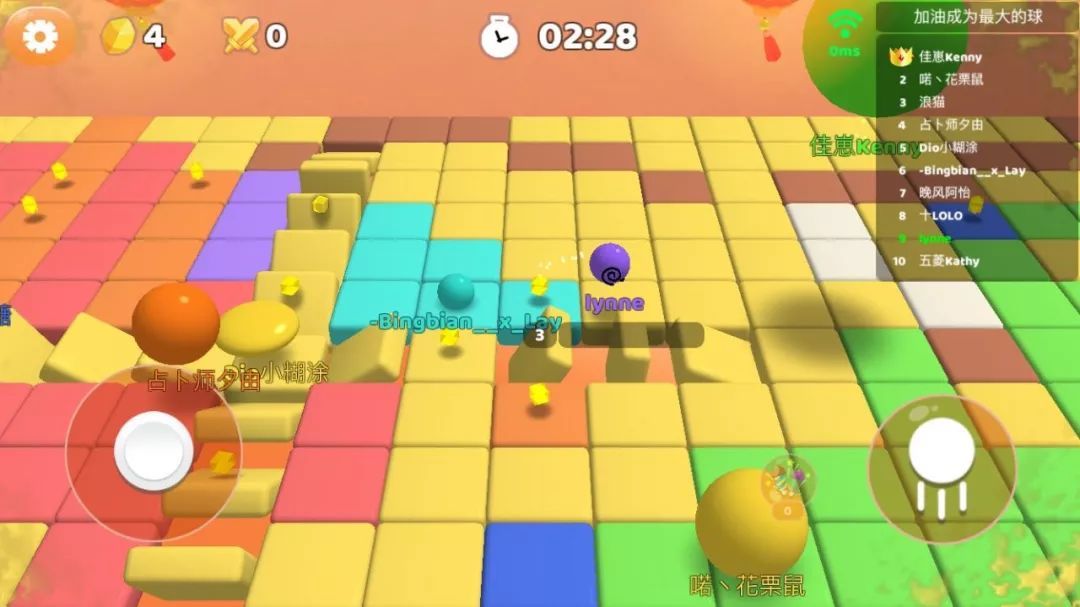Select -Bingbian__x_Lay in the ranking list
This screenshot has height=607, width=1080.
point(958,170)
